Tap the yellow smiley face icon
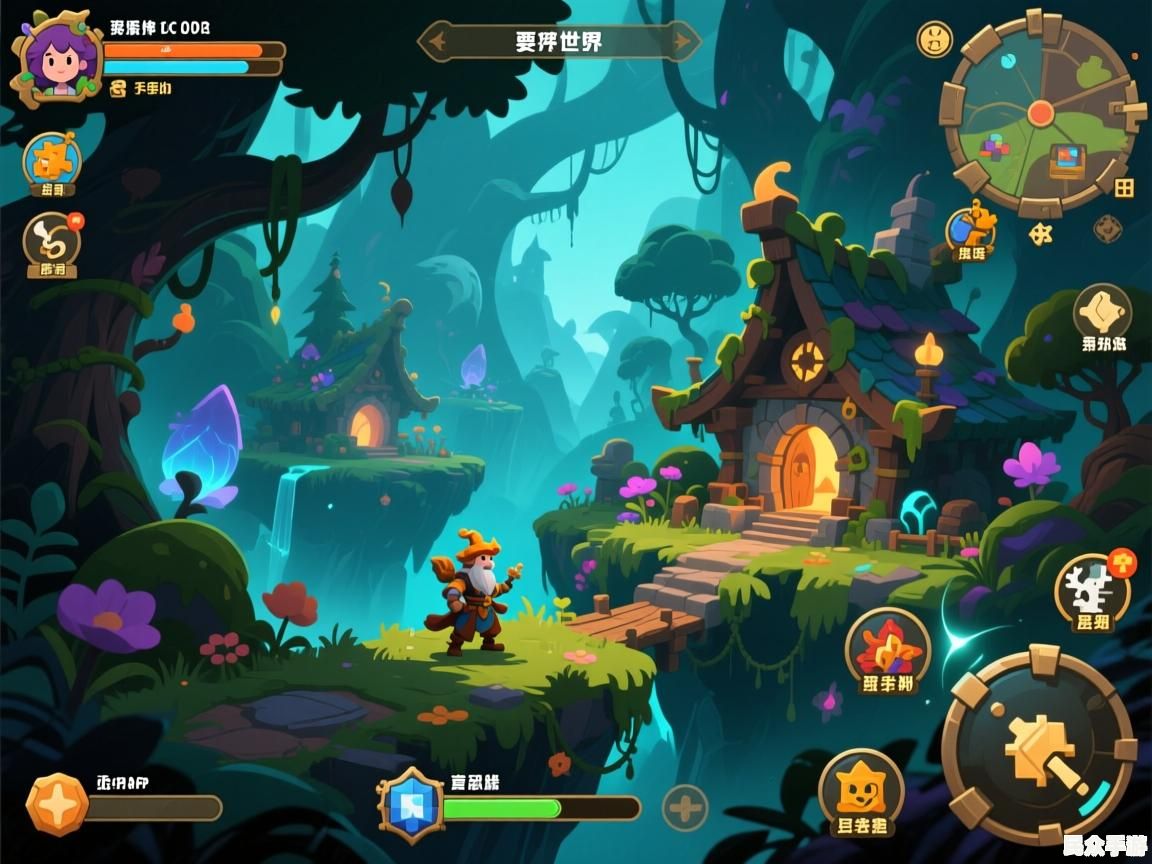The width and height of the screenshot is (1152, 864). pyautogui.click(x=934, y=39)
